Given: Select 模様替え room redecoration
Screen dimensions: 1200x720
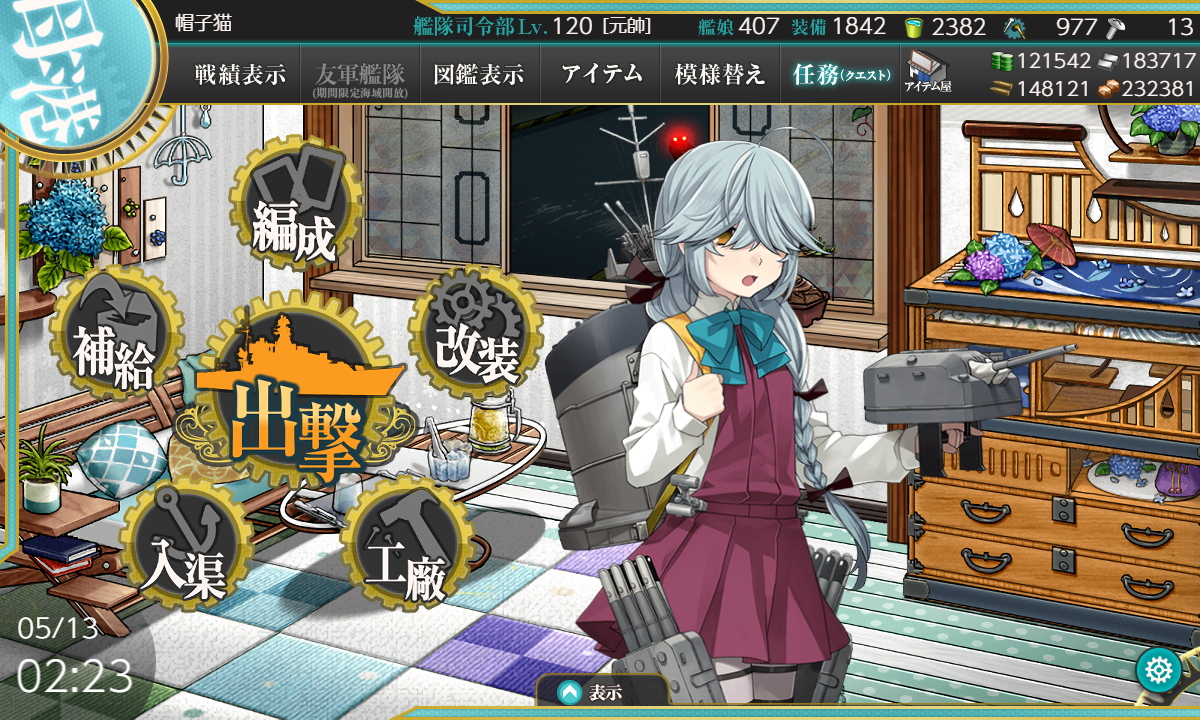Looking at the screenshot, I should tap(720, 75).
